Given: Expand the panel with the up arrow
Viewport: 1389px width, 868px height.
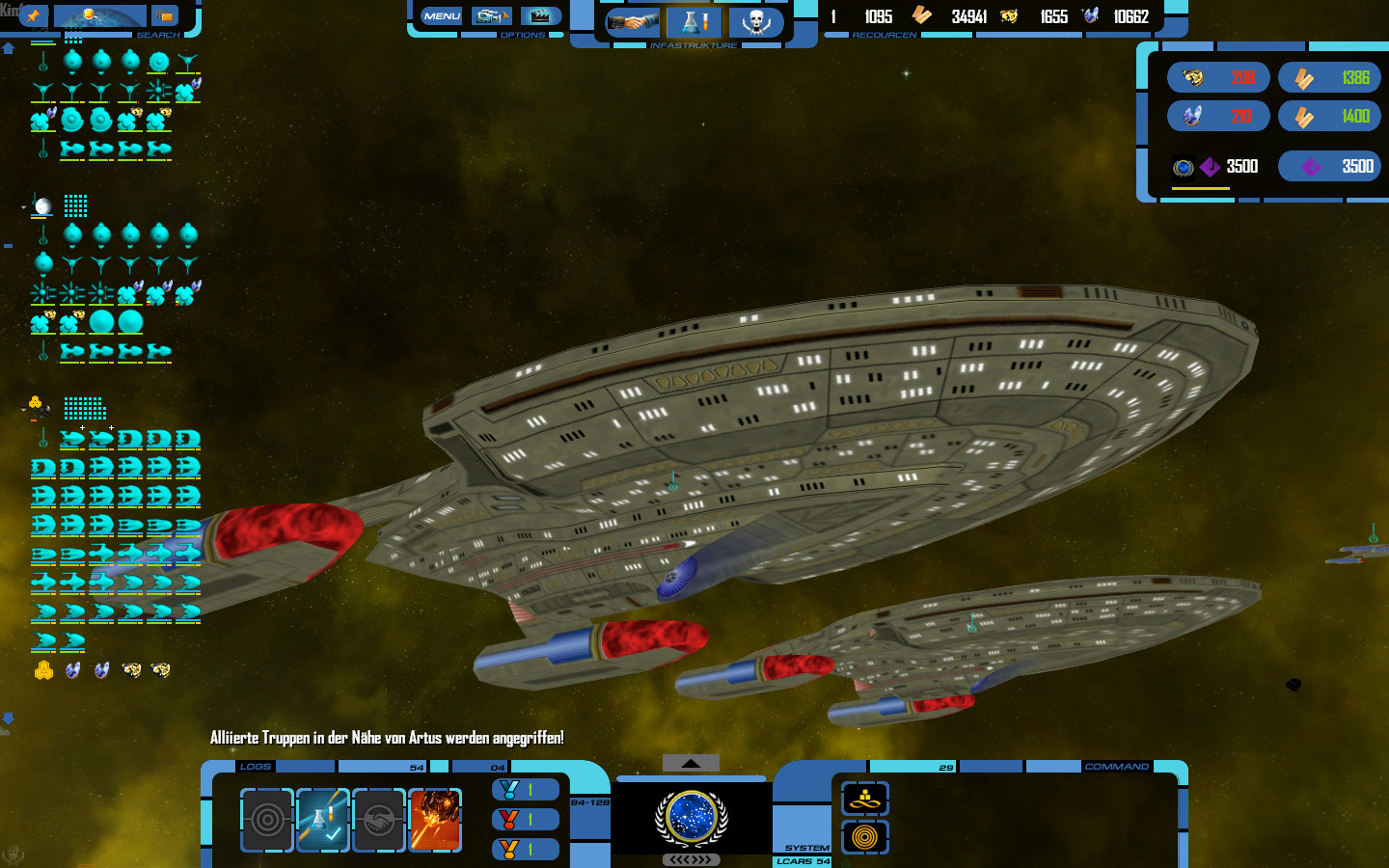Looking at the screenshot, I should coord(691,763).
